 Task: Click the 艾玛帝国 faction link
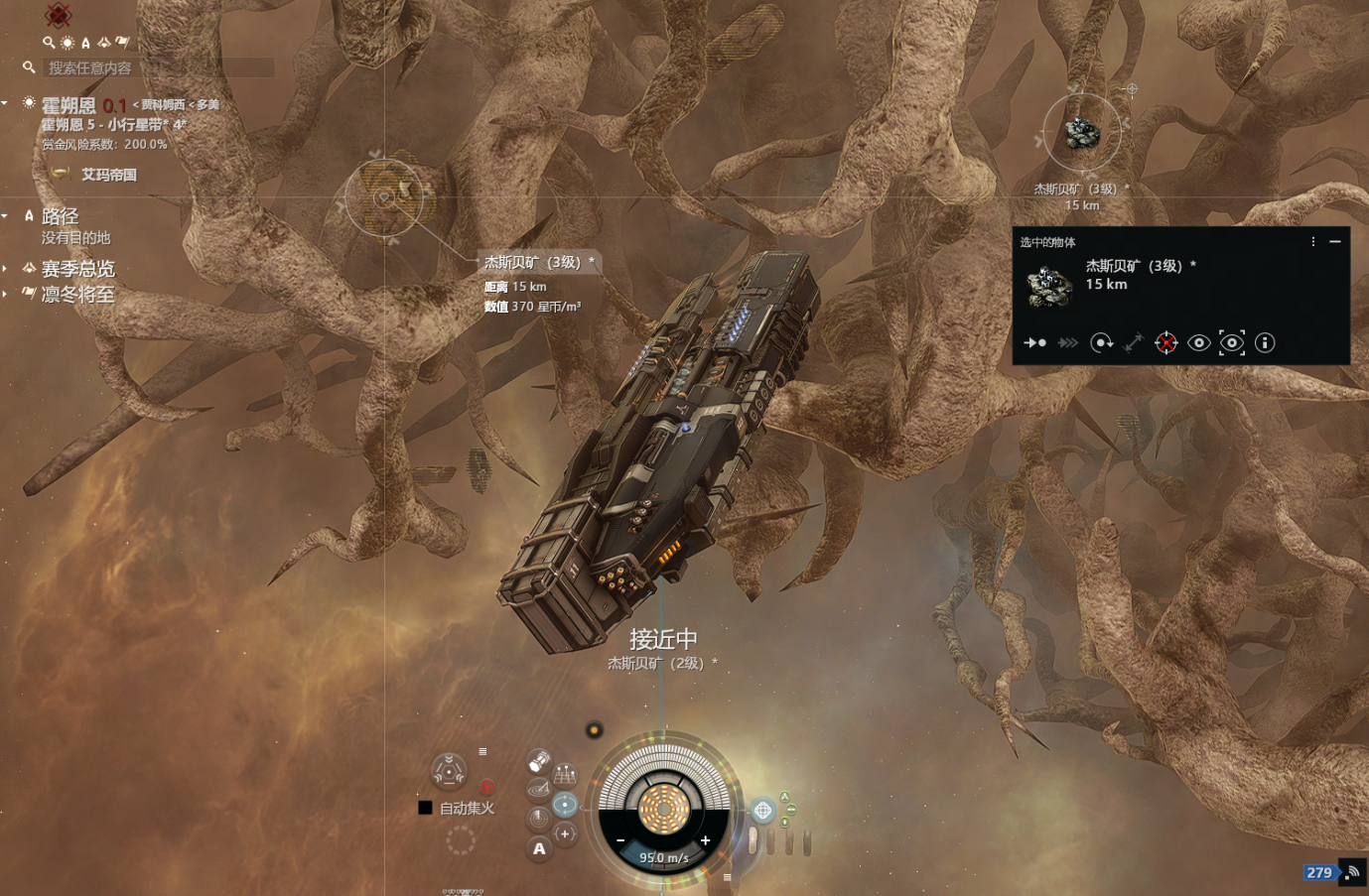(x=108, y=175)
